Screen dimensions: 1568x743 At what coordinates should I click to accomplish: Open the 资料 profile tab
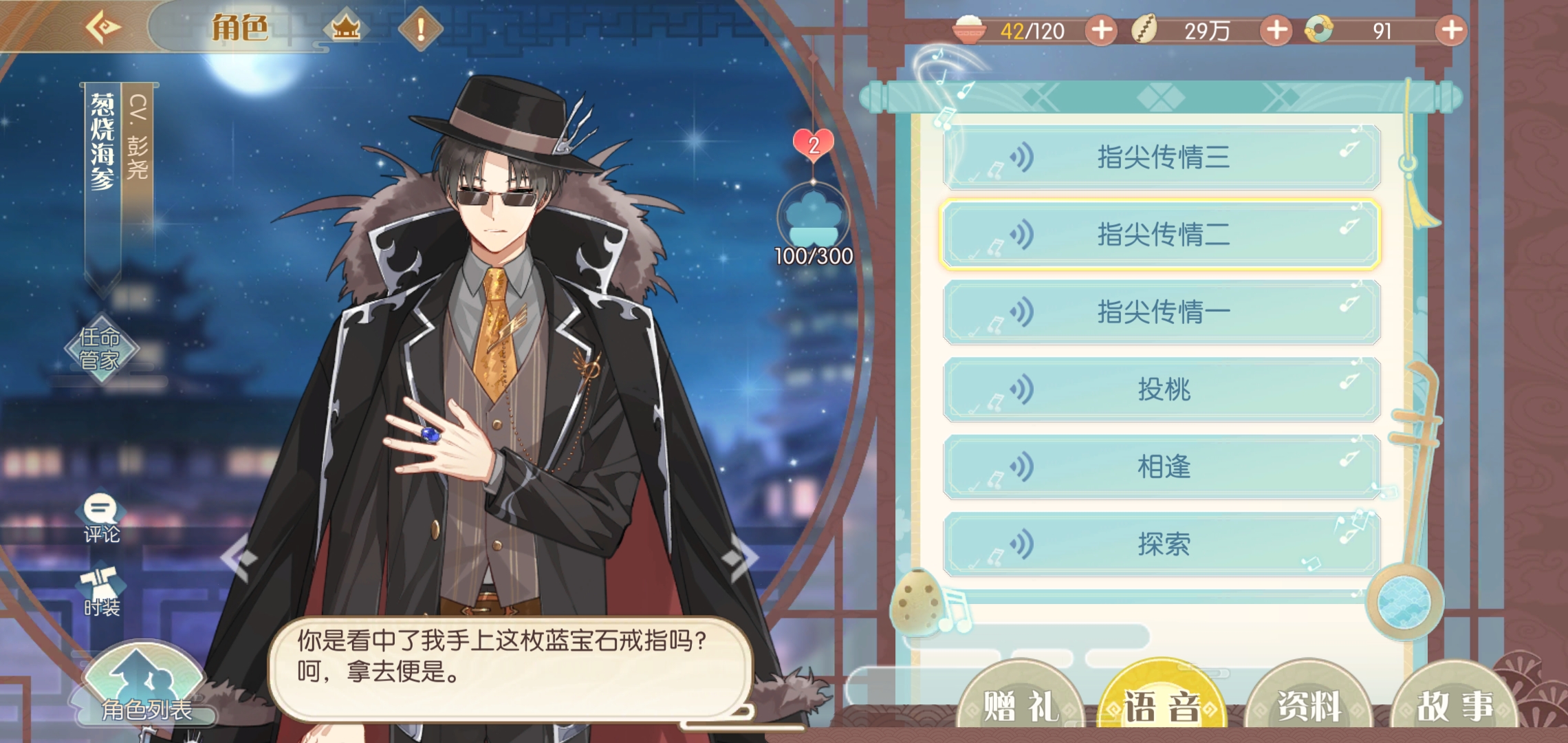1309,704
